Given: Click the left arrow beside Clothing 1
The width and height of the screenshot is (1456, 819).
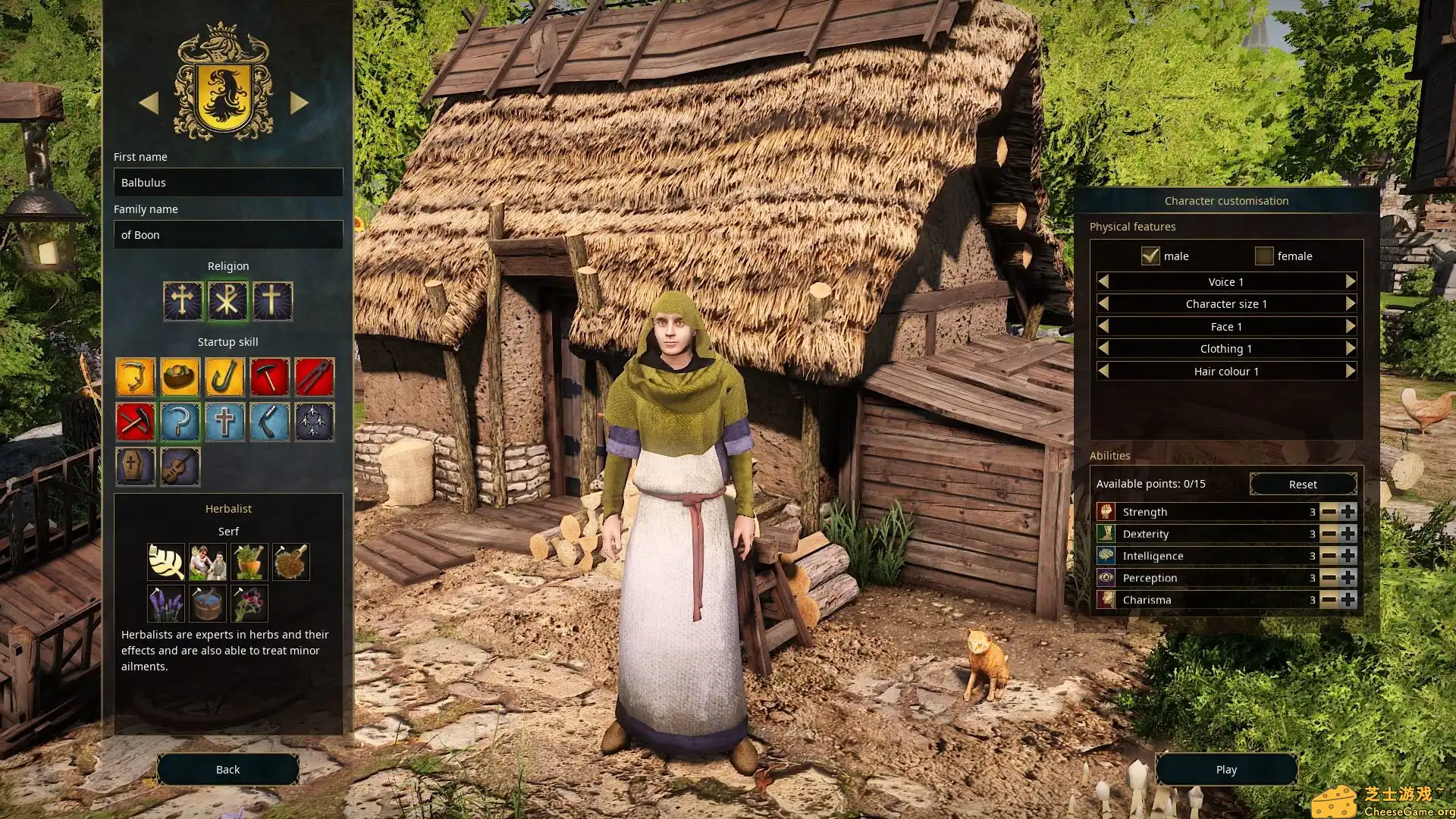Looking at the screenshot, I should pyautogui.click(x=1103, y=348).
